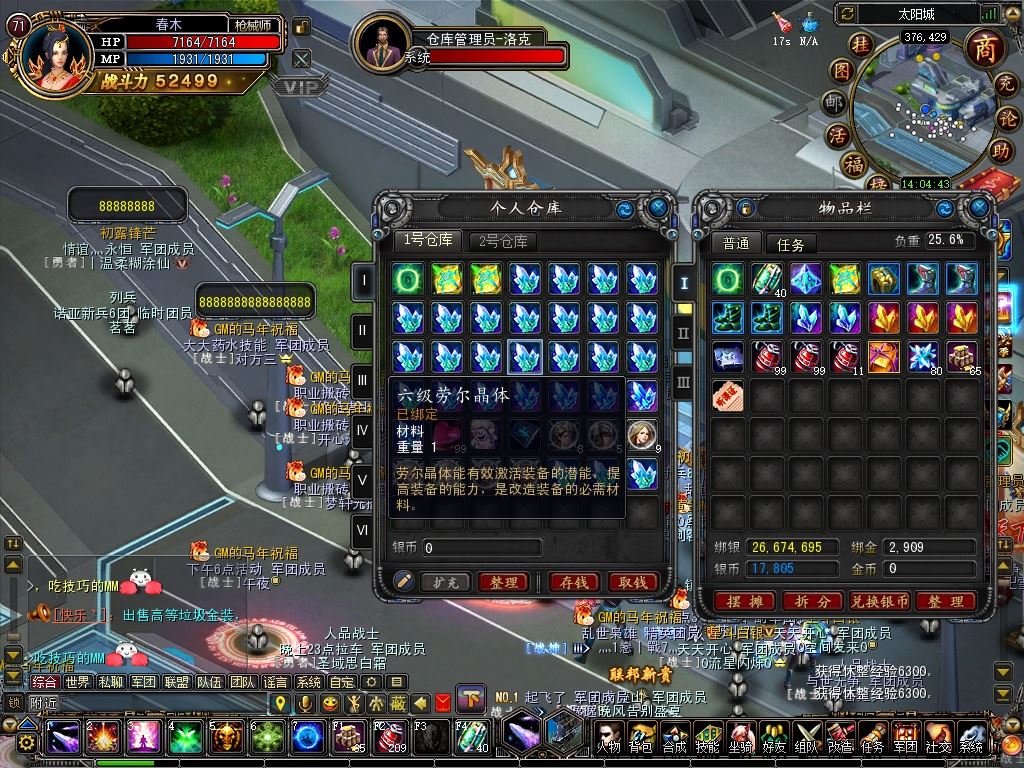Viewport: 1024px width, 768px height.
Task: Switch chat to the 世界 channel
Action: tap(77, 682)
